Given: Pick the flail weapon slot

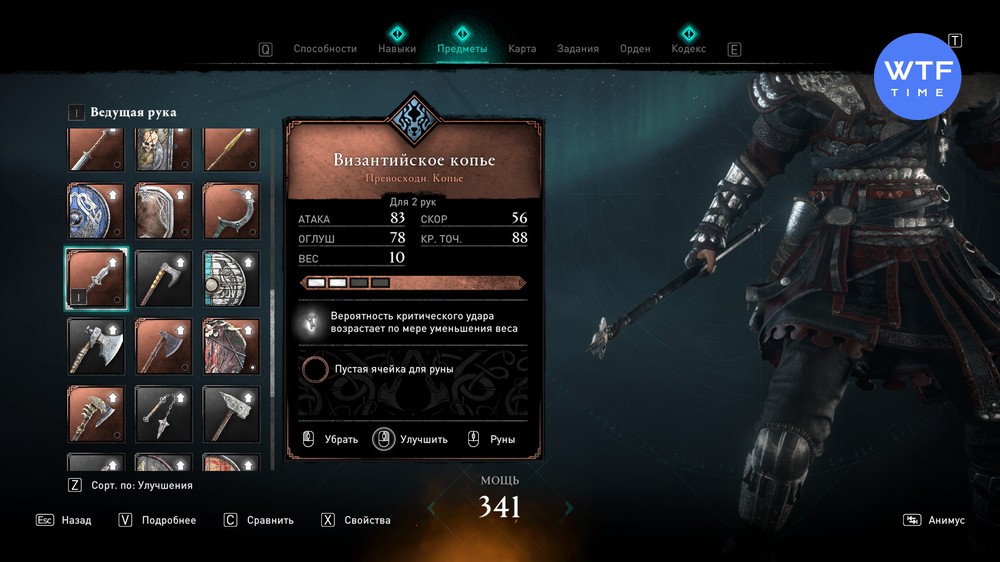Looking at the screenshot, I should [x=163, y=414].
